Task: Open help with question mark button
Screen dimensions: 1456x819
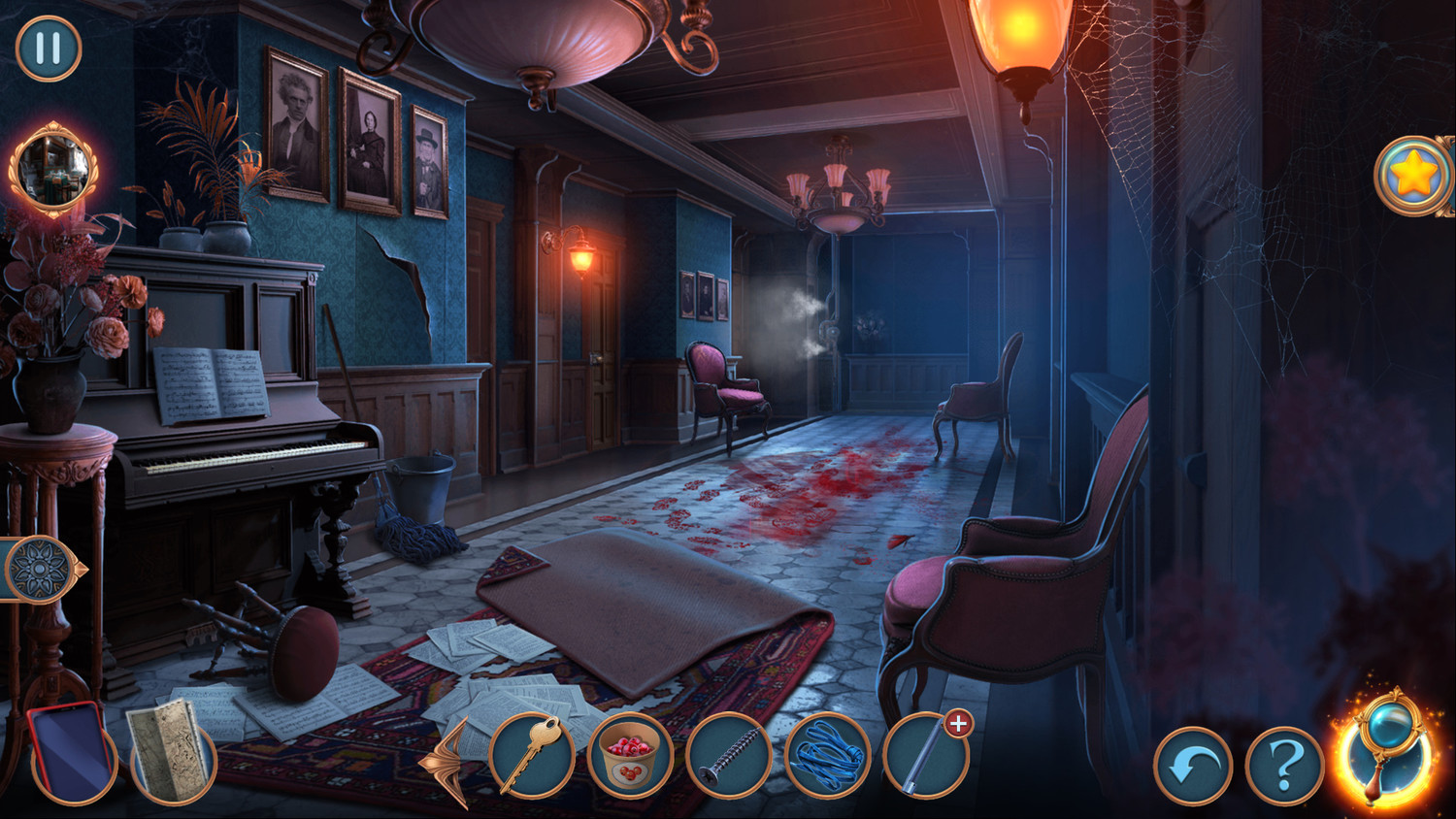Action: click(x=1284, y=767)
